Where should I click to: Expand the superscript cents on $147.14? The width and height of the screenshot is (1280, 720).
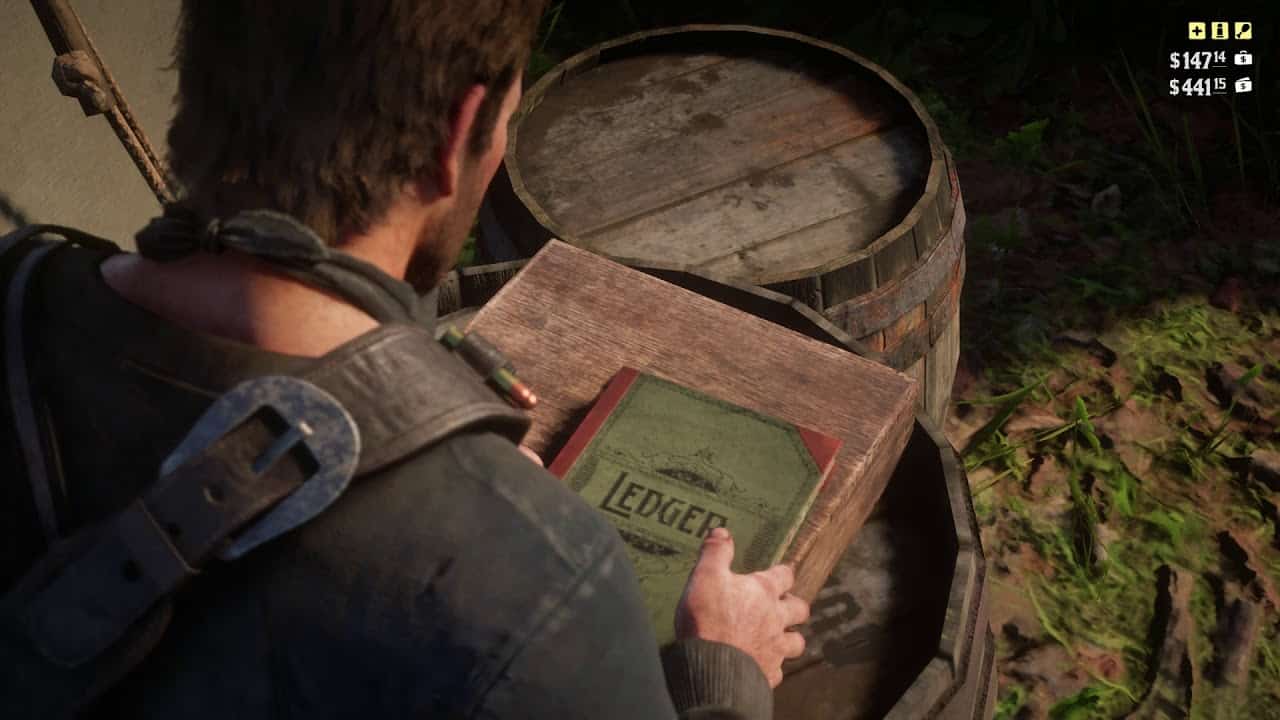pyautogui.click(x=1220, y=56)
